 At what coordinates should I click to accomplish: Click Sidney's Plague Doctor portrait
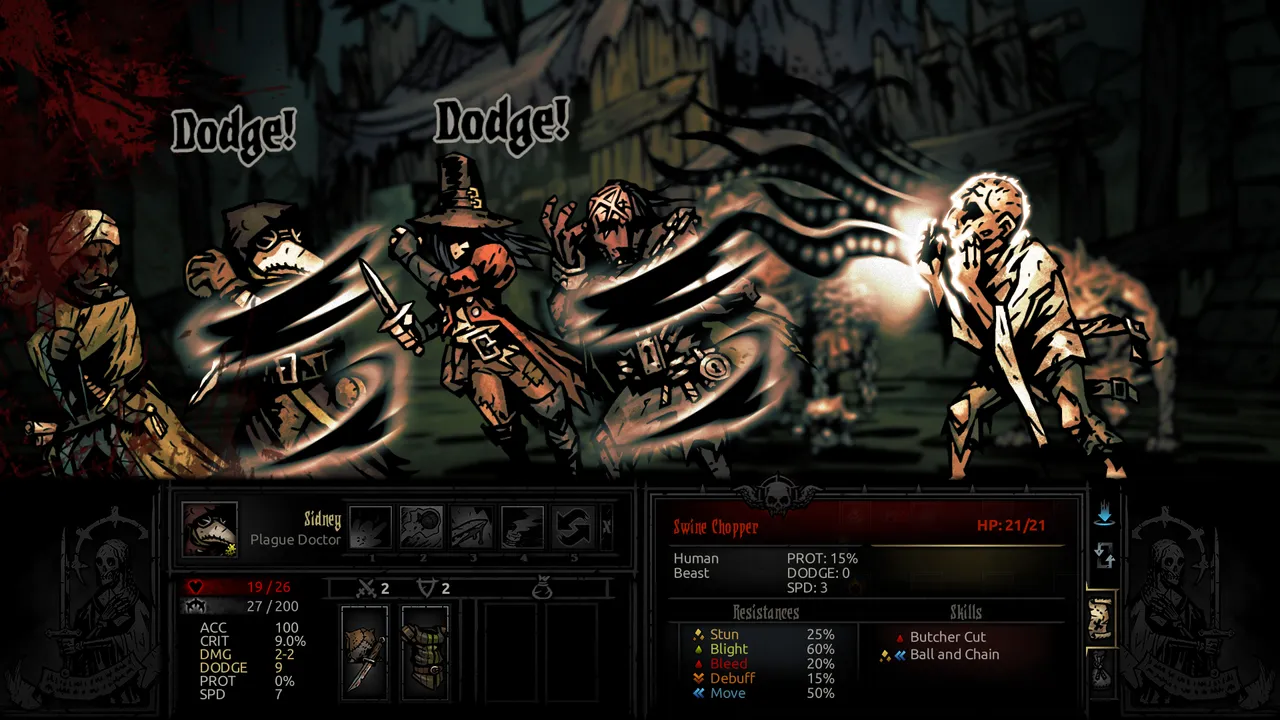point(210,529)
